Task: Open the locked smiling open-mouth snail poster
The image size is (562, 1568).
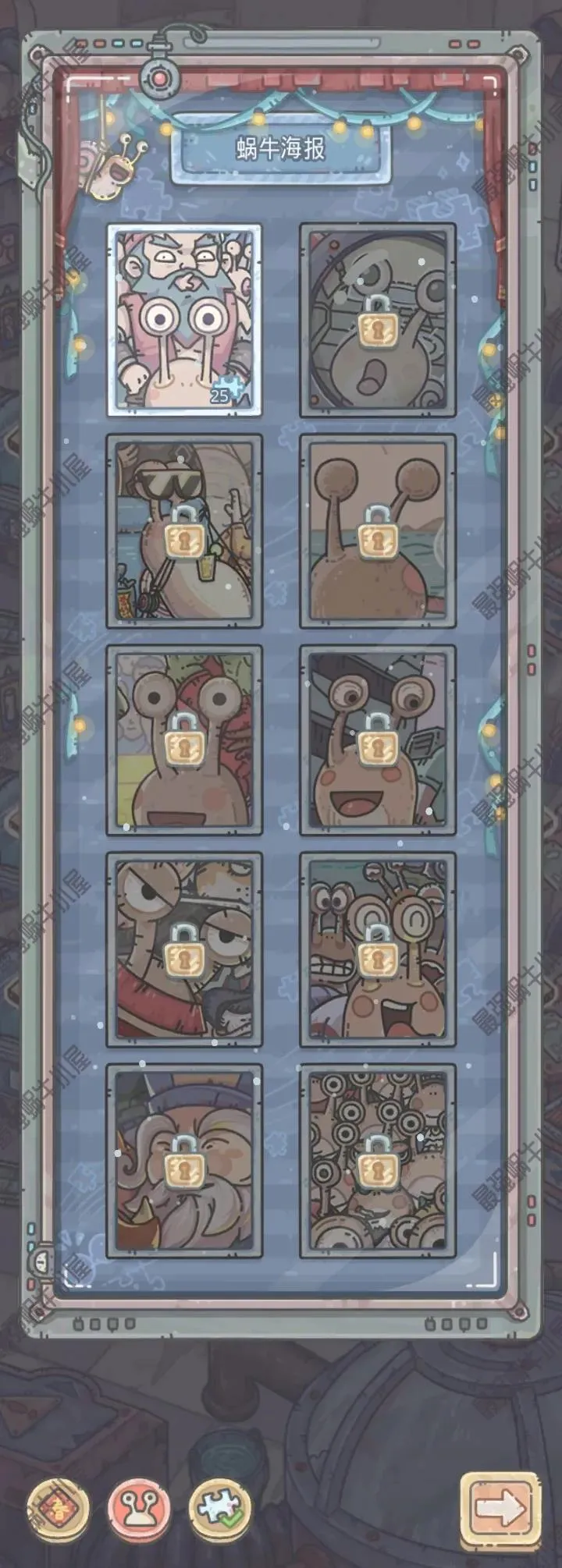Action: coord(378,739)
